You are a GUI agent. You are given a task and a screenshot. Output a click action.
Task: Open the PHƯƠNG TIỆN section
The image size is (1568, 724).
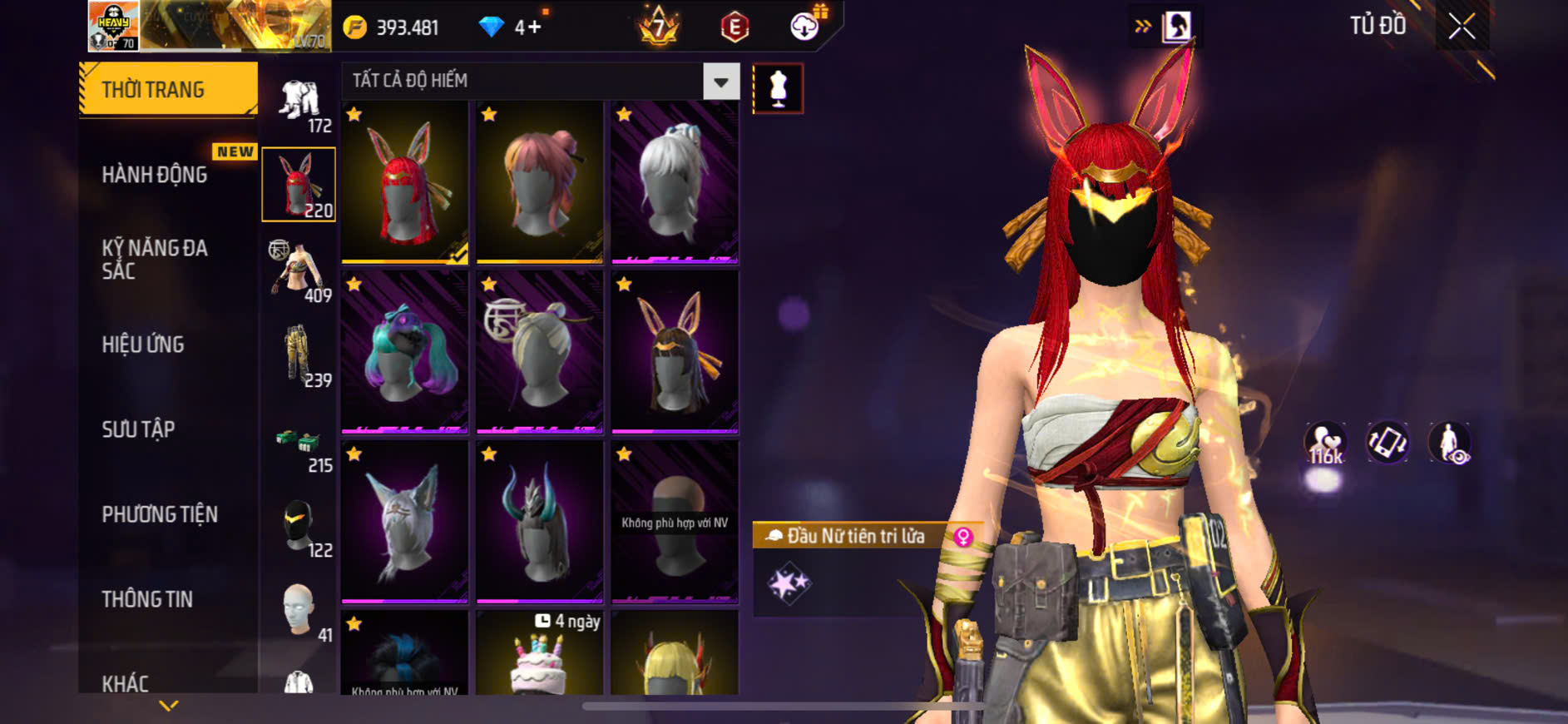(x=160, y=514)
